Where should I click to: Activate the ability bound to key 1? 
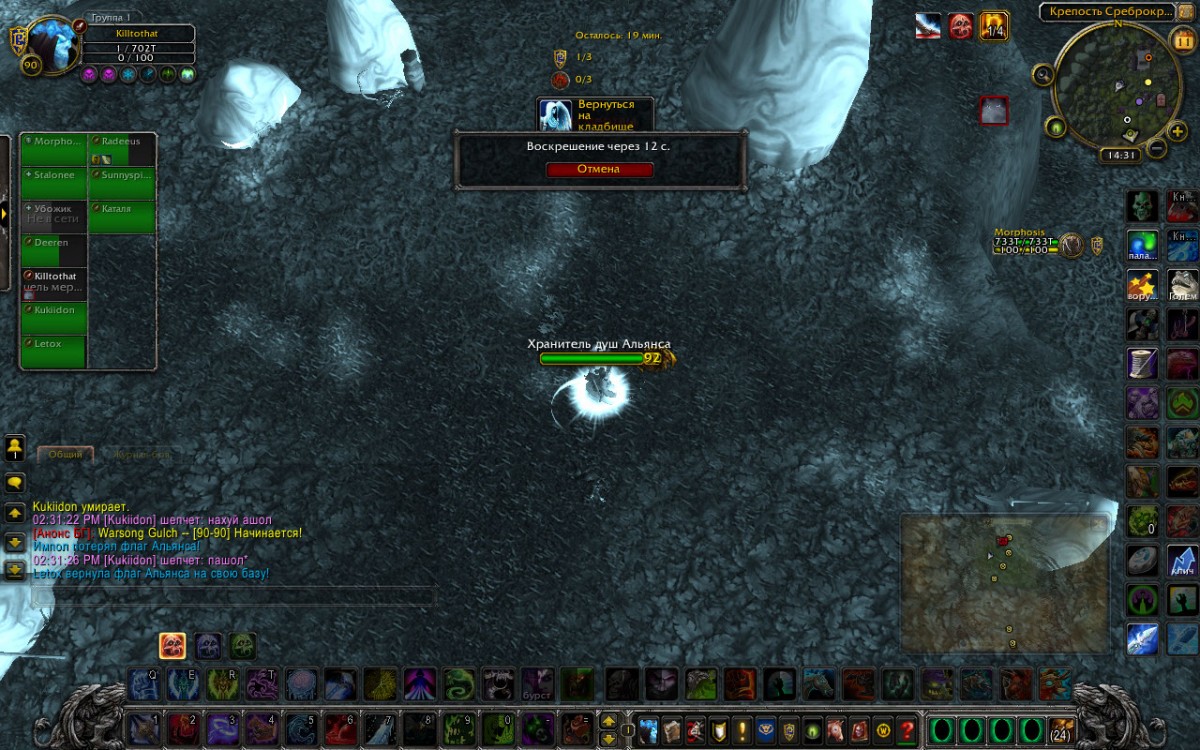point(143,729)
